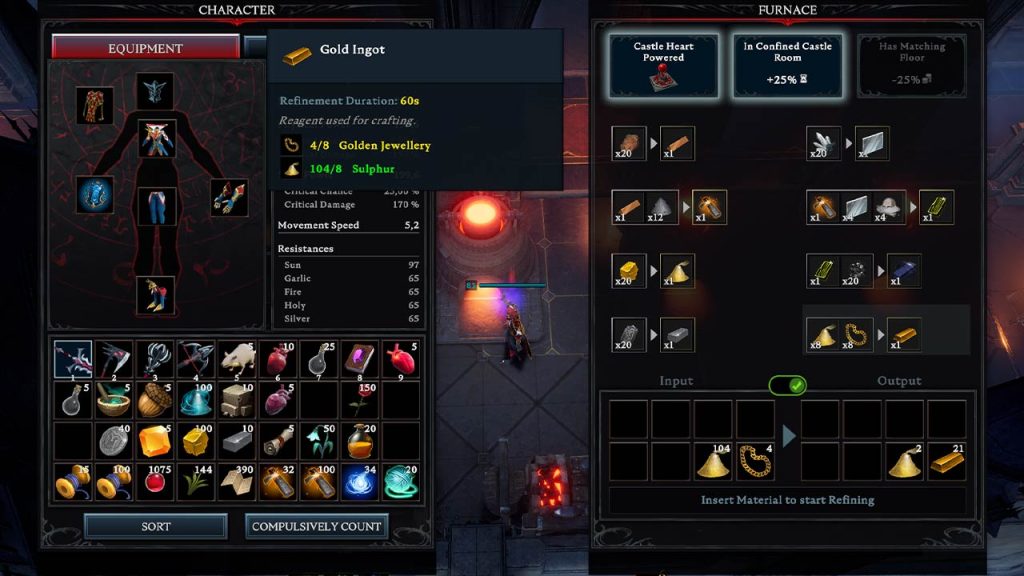This screenshot has height=576, width=1024.
Task: Select the equipped blue amulet slot
Action: point(95,195)
